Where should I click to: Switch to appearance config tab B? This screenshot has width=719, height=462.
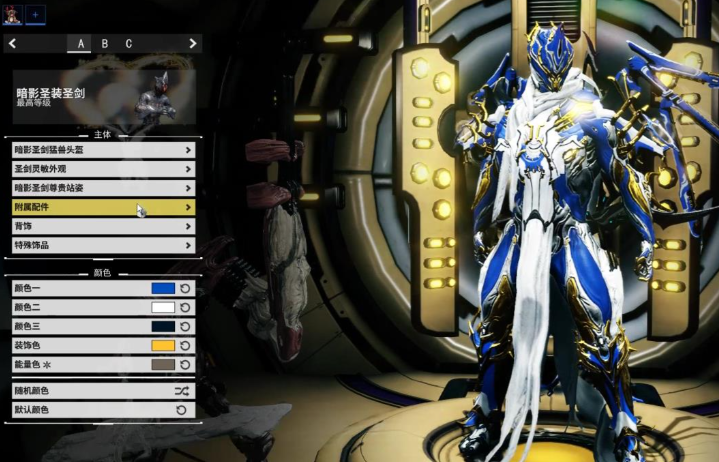coord(105,43)
